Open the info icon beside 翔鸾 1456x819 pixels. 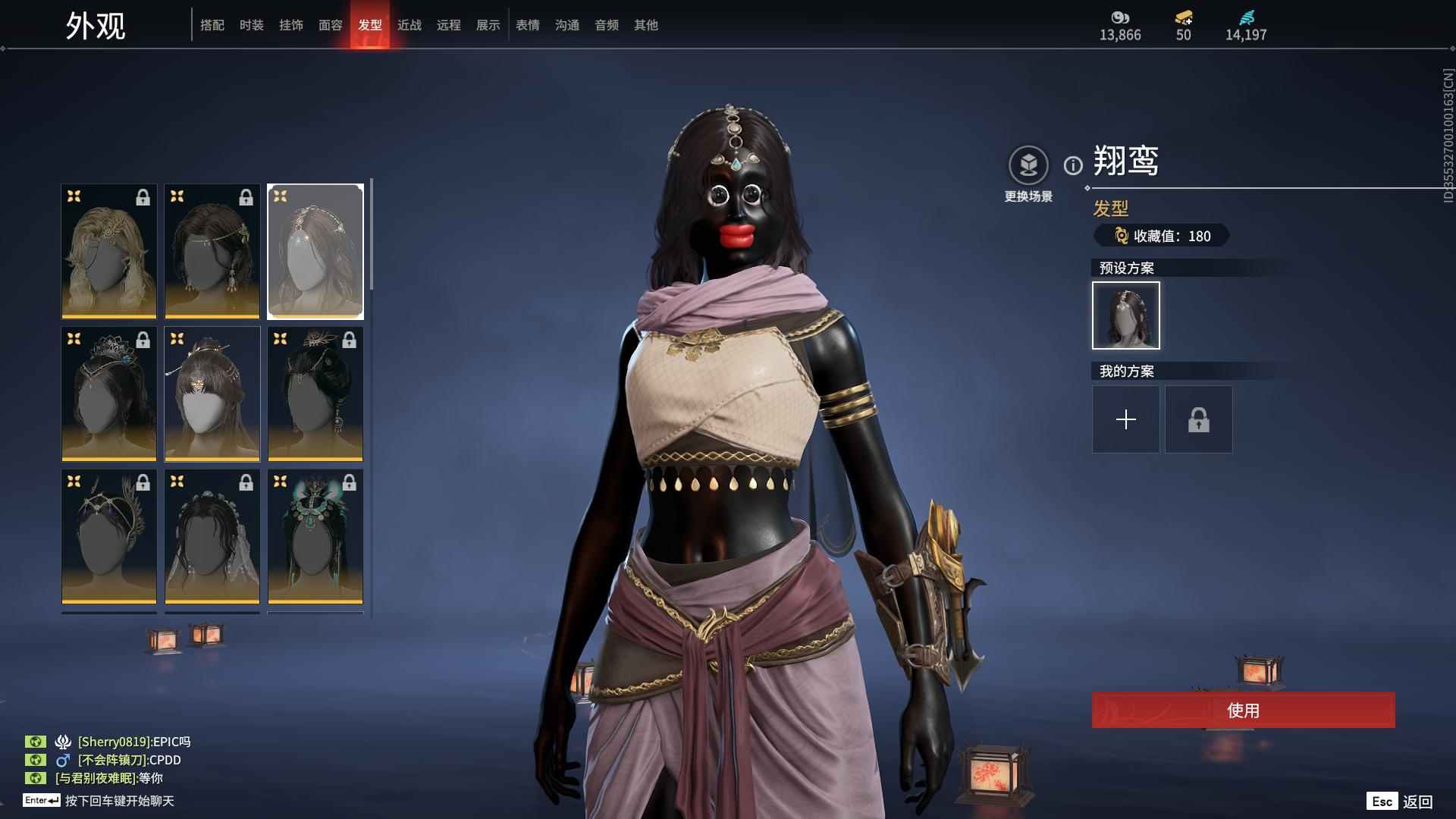[1073, 165]
